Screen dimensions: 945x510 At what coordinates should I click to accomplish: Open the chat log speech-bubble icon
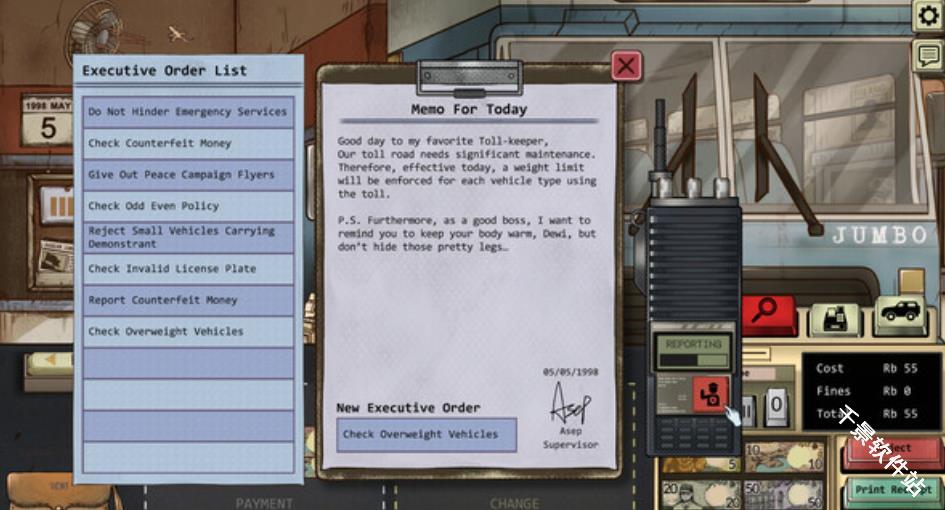928,56
